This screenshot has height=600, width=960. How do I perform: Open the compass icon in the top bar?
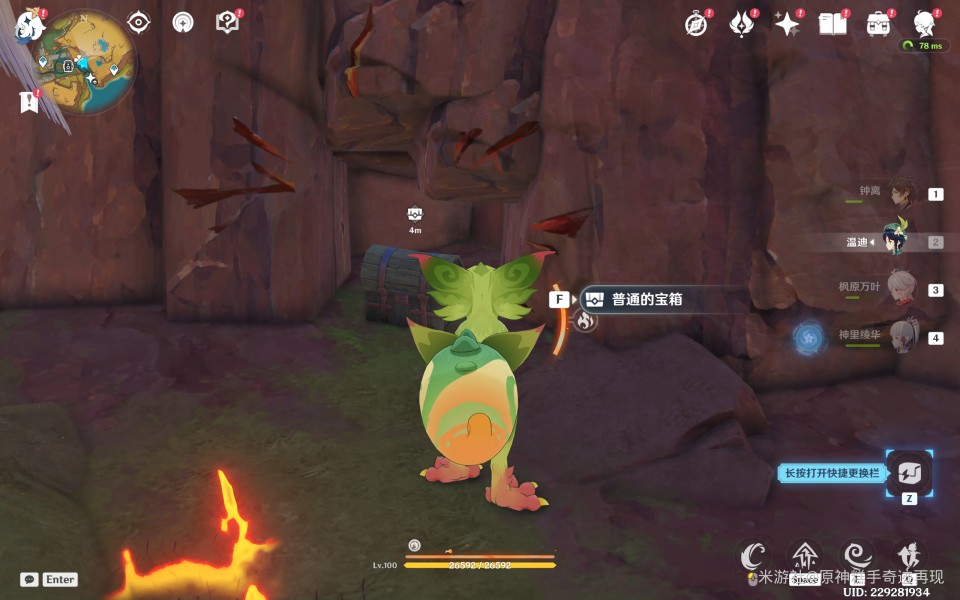pyautogui.click(x=696, y=24)
